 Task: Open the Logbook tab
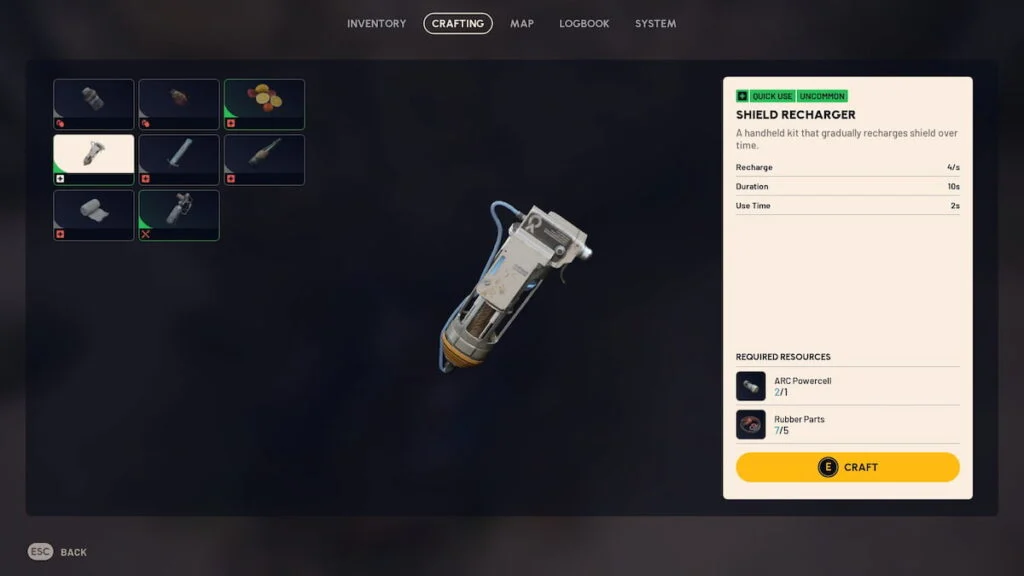[x=584, y=23]
